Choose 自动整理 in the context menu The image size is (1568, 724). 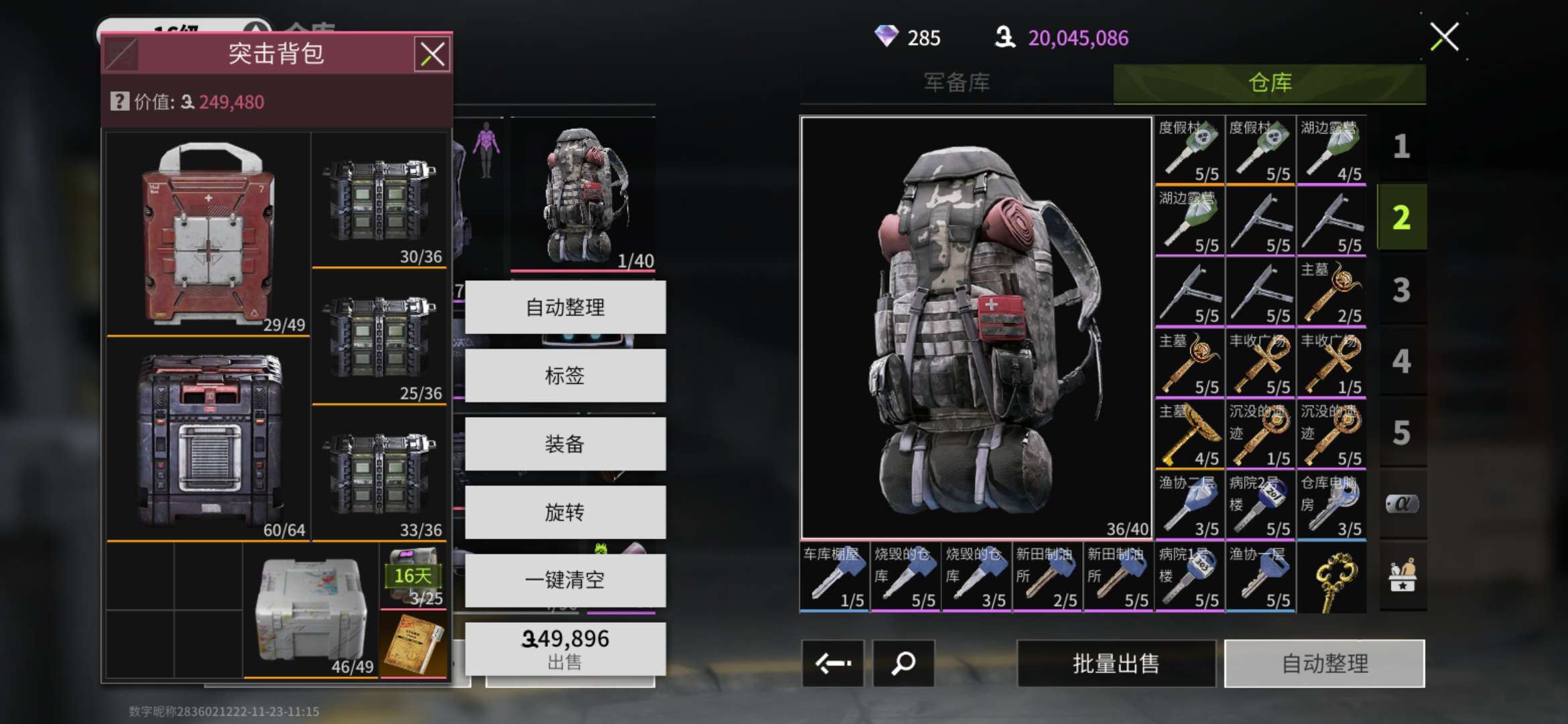click(x=565, y=307)
